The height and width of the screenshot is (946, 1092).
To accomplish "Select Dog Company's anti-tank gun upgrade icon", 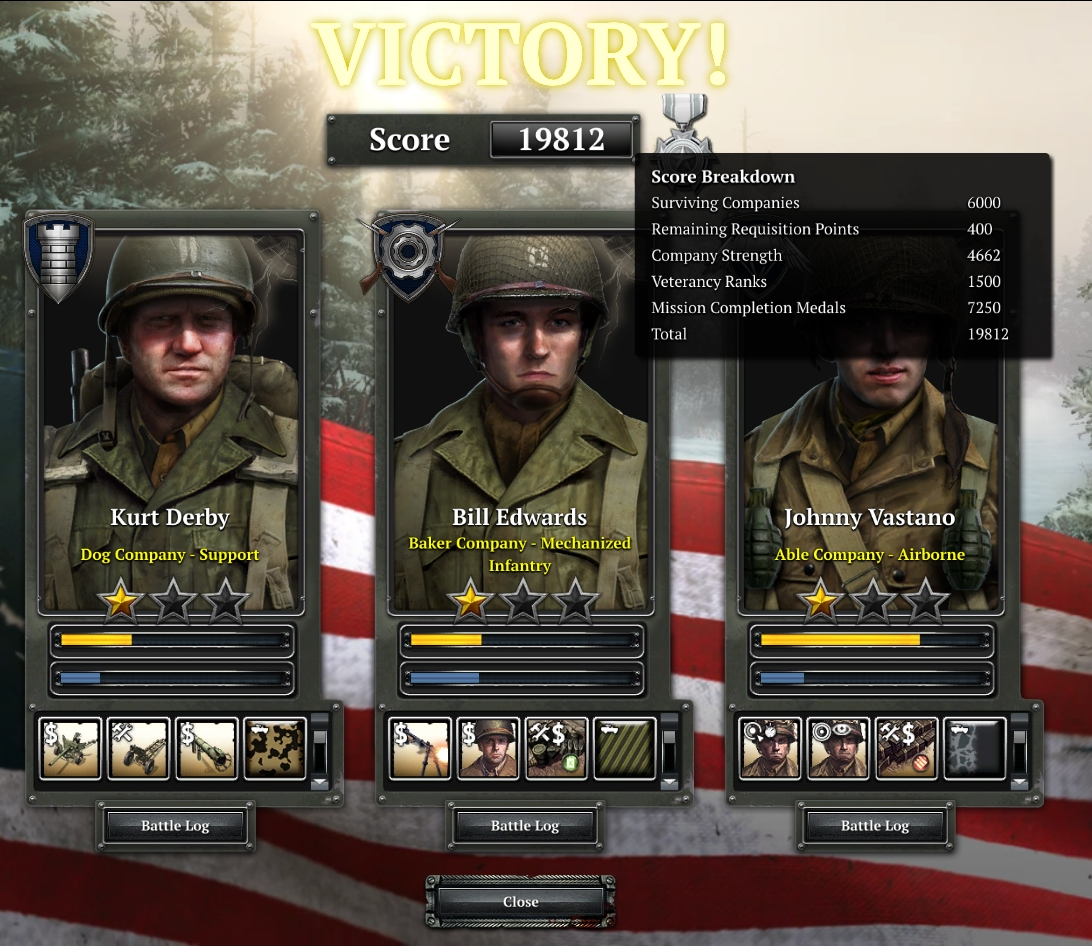I will tap(70, 748).
